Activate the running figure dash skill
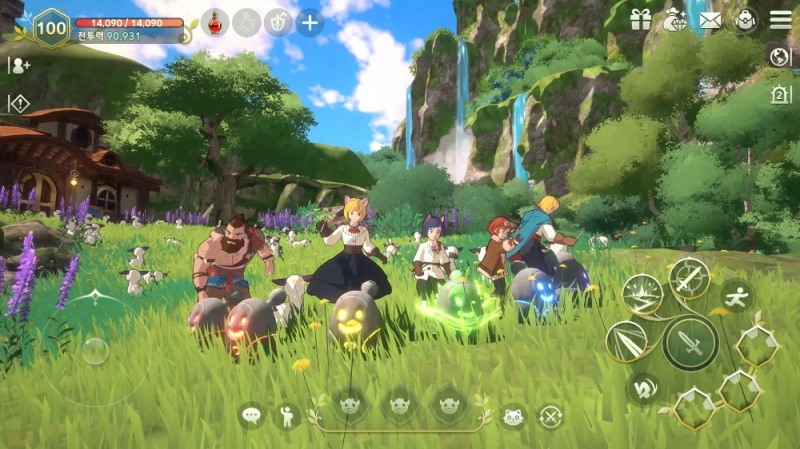This screenshot has height=449, width=800. point(737,295)
